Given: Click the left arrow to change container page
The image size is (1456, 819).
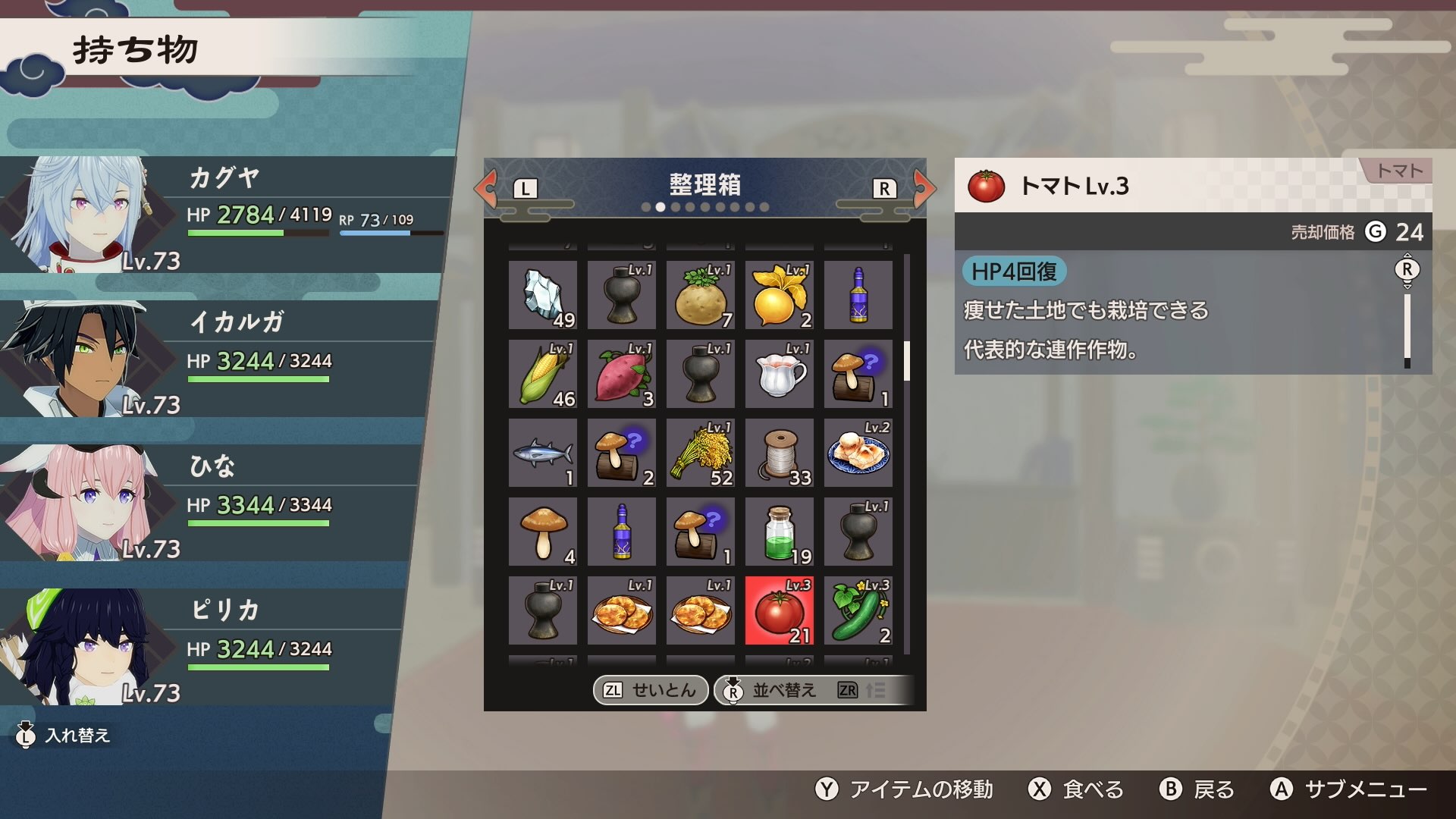Looking at the screenshot, I should click(x=486, y=190).
